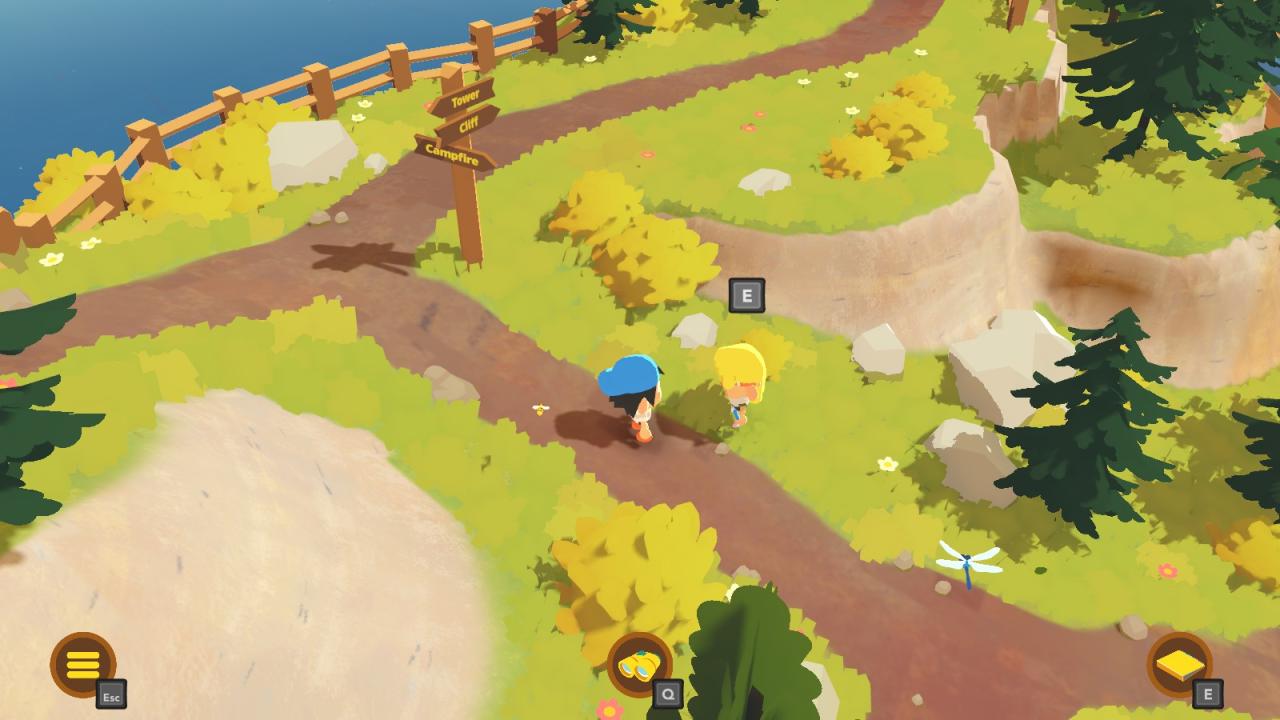Activate the binoculars icon
This screenshot has width=1280, height=720.
[x=639, y=665]
